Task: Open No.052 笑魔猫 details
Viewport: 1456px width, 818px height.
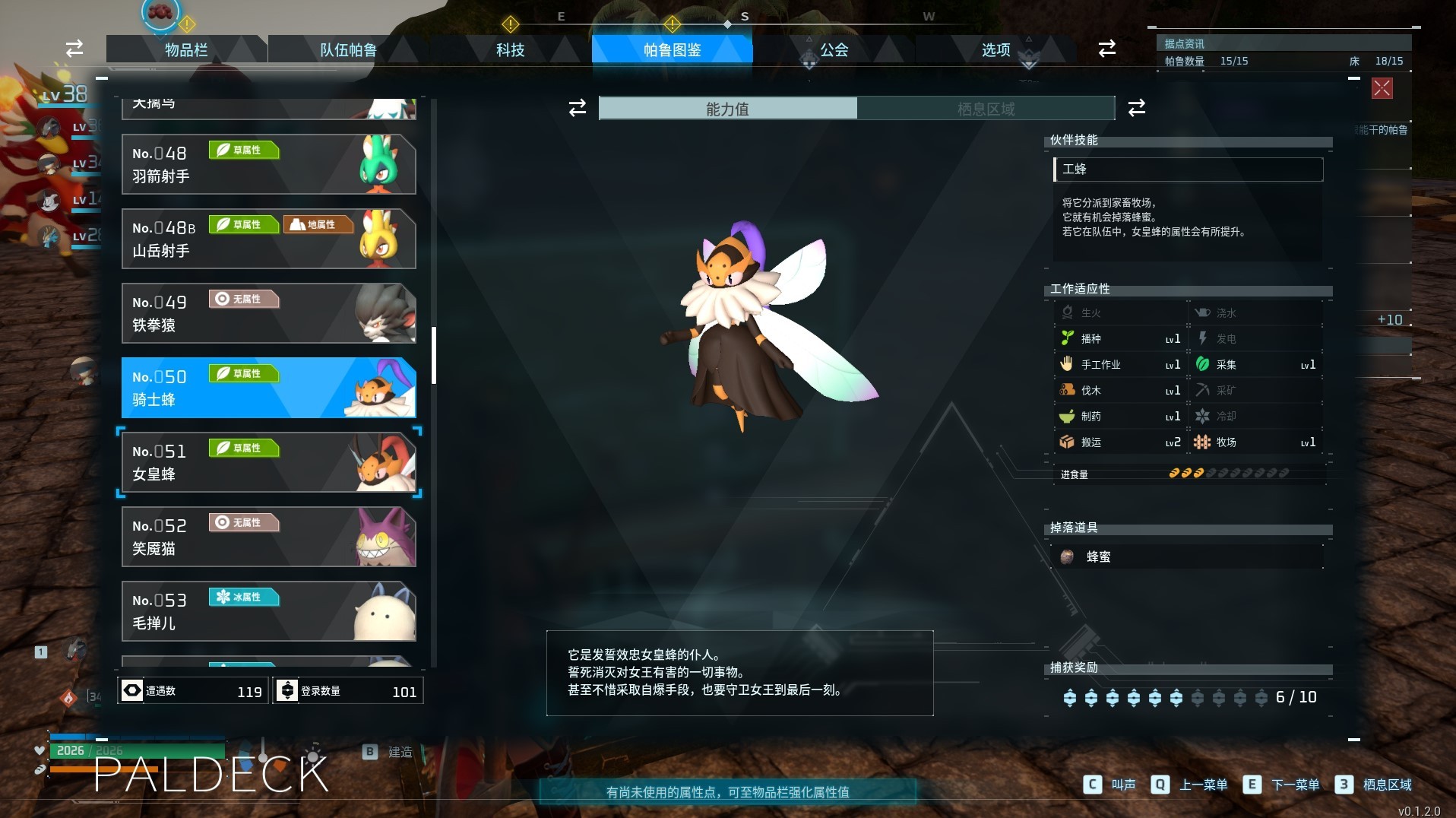Action: click(x=269, y=537)
